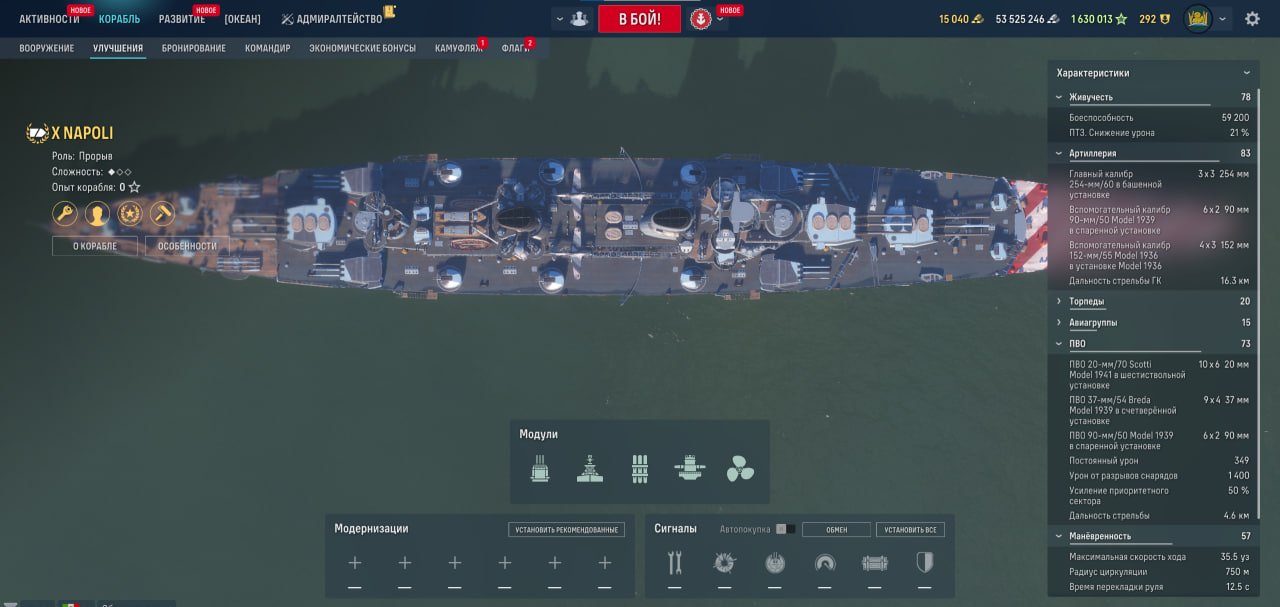The height and width of the screenshot is (607, 1280).
Task: Expand the Авиагруппы characteristics section
Action: (1093, 322)
